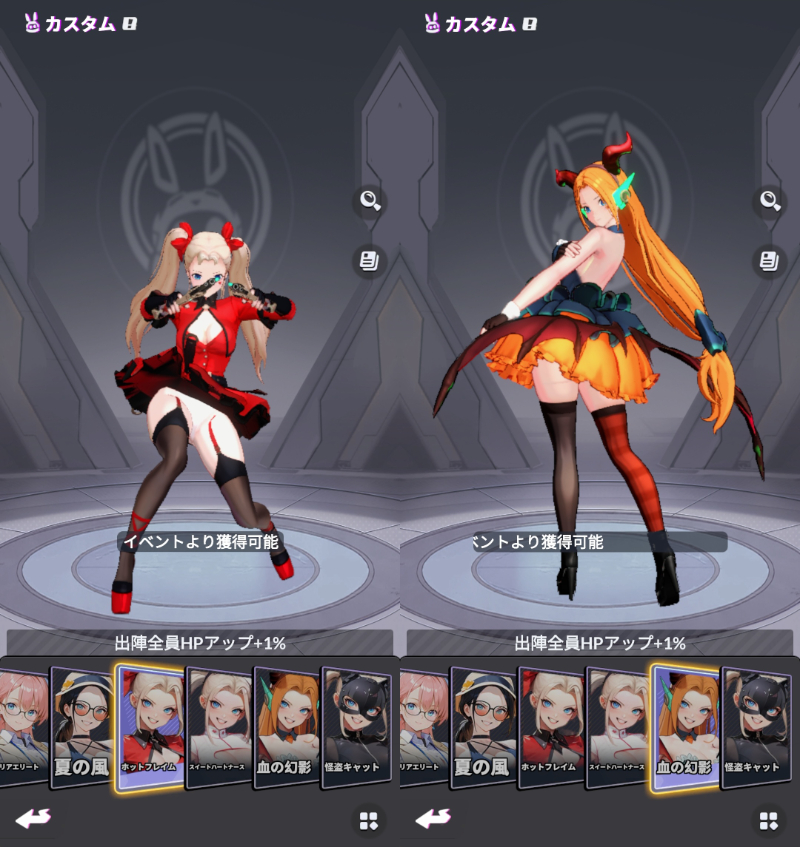Go back using arrow below the highlighted ホットフレイム row

33,819
